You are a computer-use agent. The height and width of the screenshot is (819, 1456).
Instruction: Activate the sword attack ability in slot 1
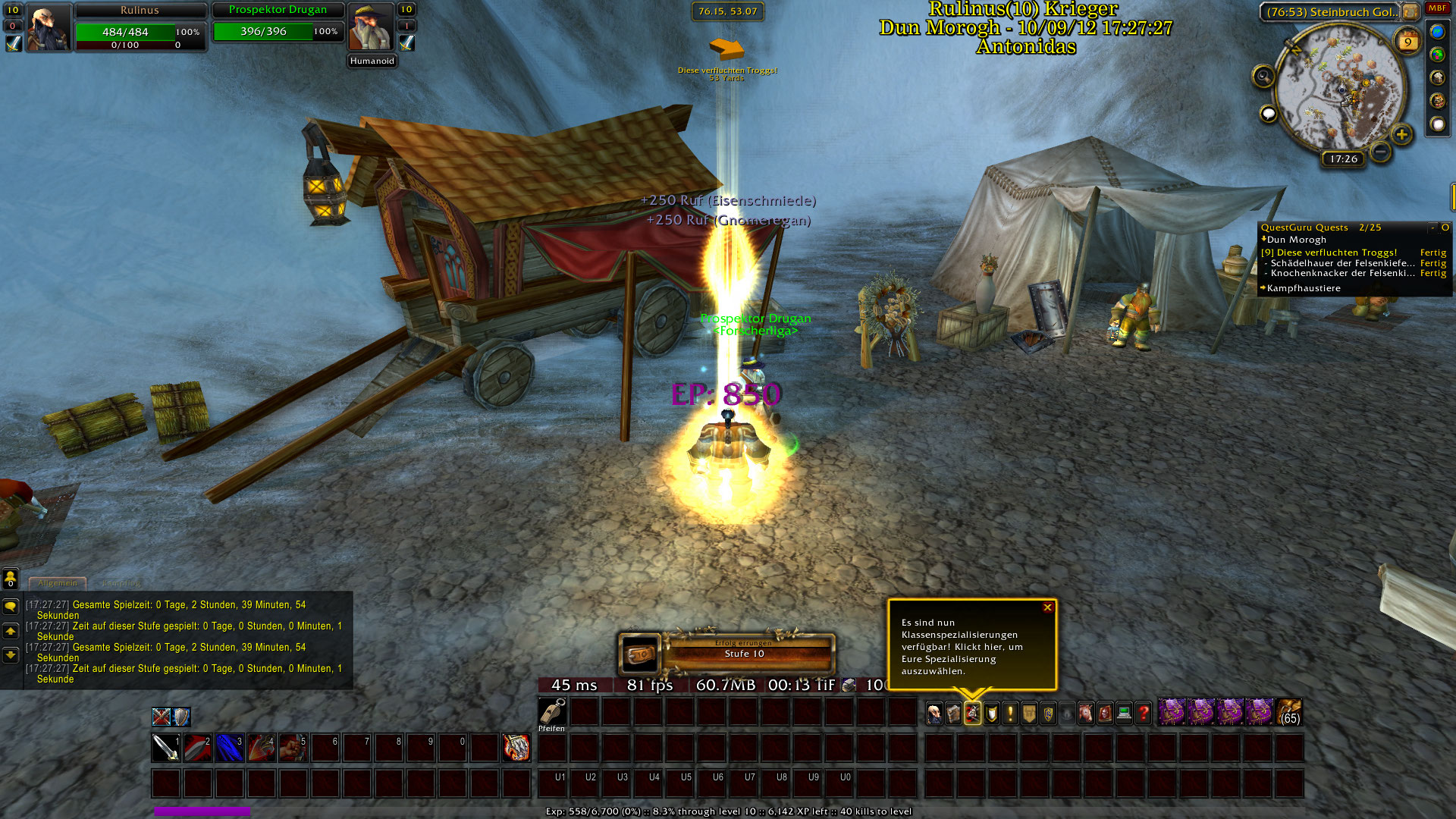coord(166,748)
